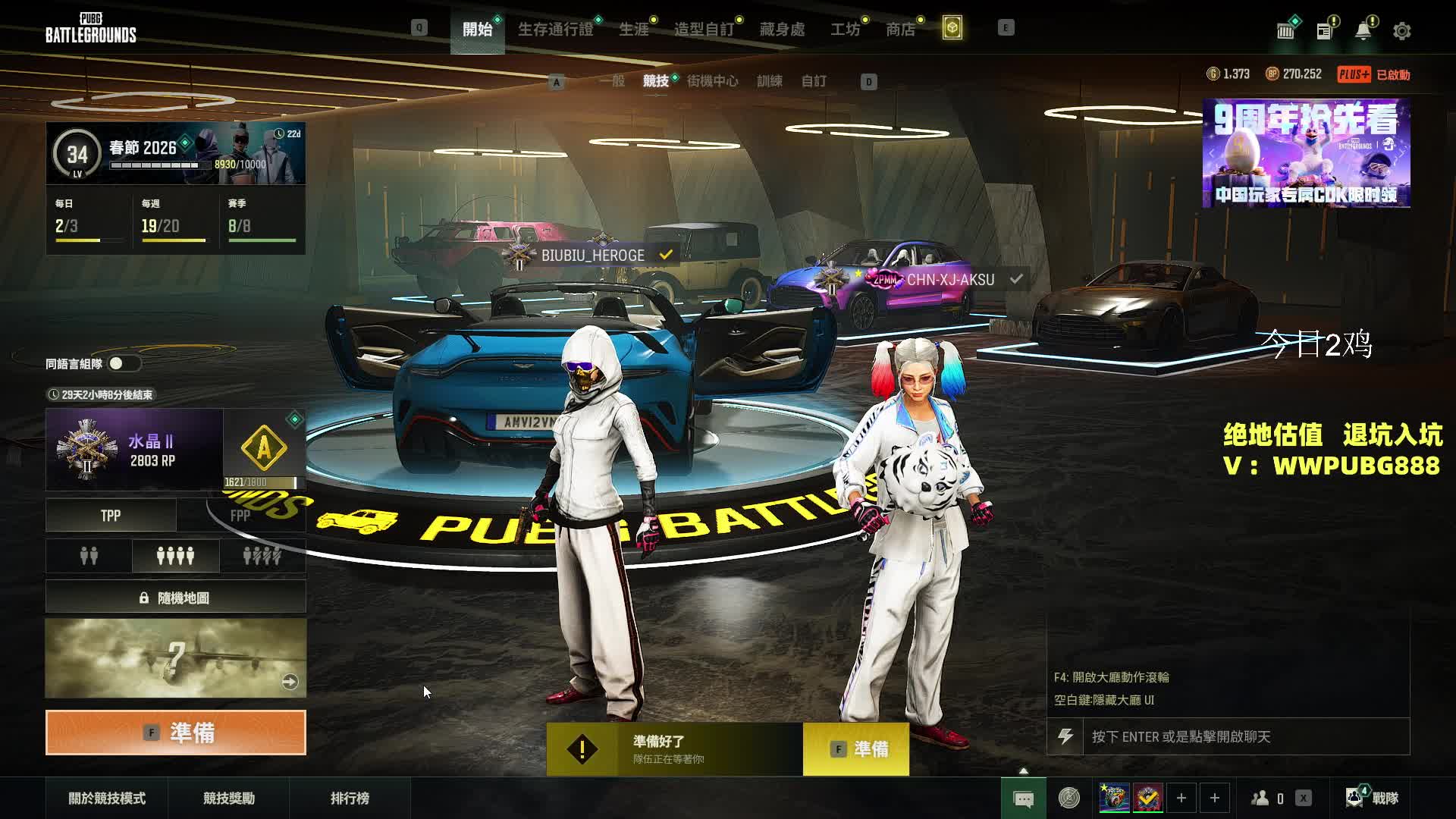The height and width of the screenshot is (819, 1456).
Task: Open the 造型自訂 customization tab
Action: [704, 30]
